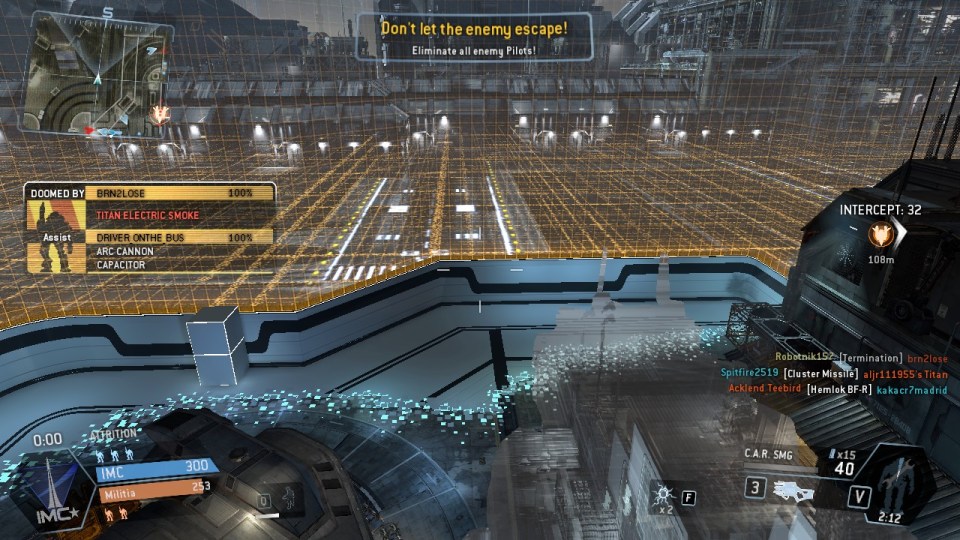The height and width of the screenshot is (540, 960).
Task: Open the minimap radar
Action: click(x=96, y=74)
